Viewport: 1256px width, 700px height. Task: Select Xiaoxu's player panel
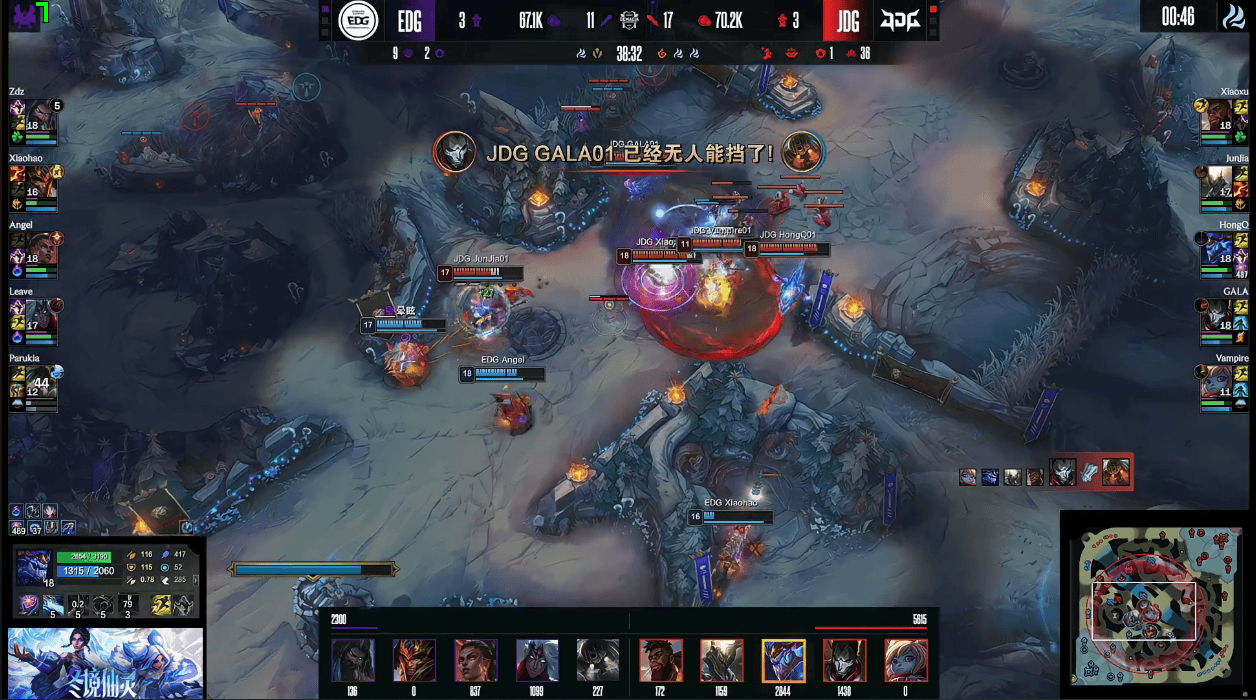point(1222,122)
